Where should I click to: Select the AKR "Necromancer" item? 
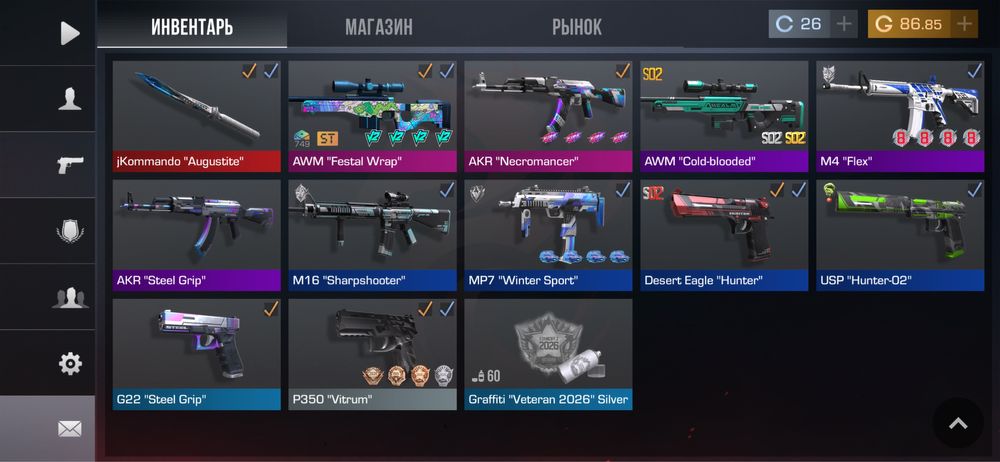[x=548, y=116]
